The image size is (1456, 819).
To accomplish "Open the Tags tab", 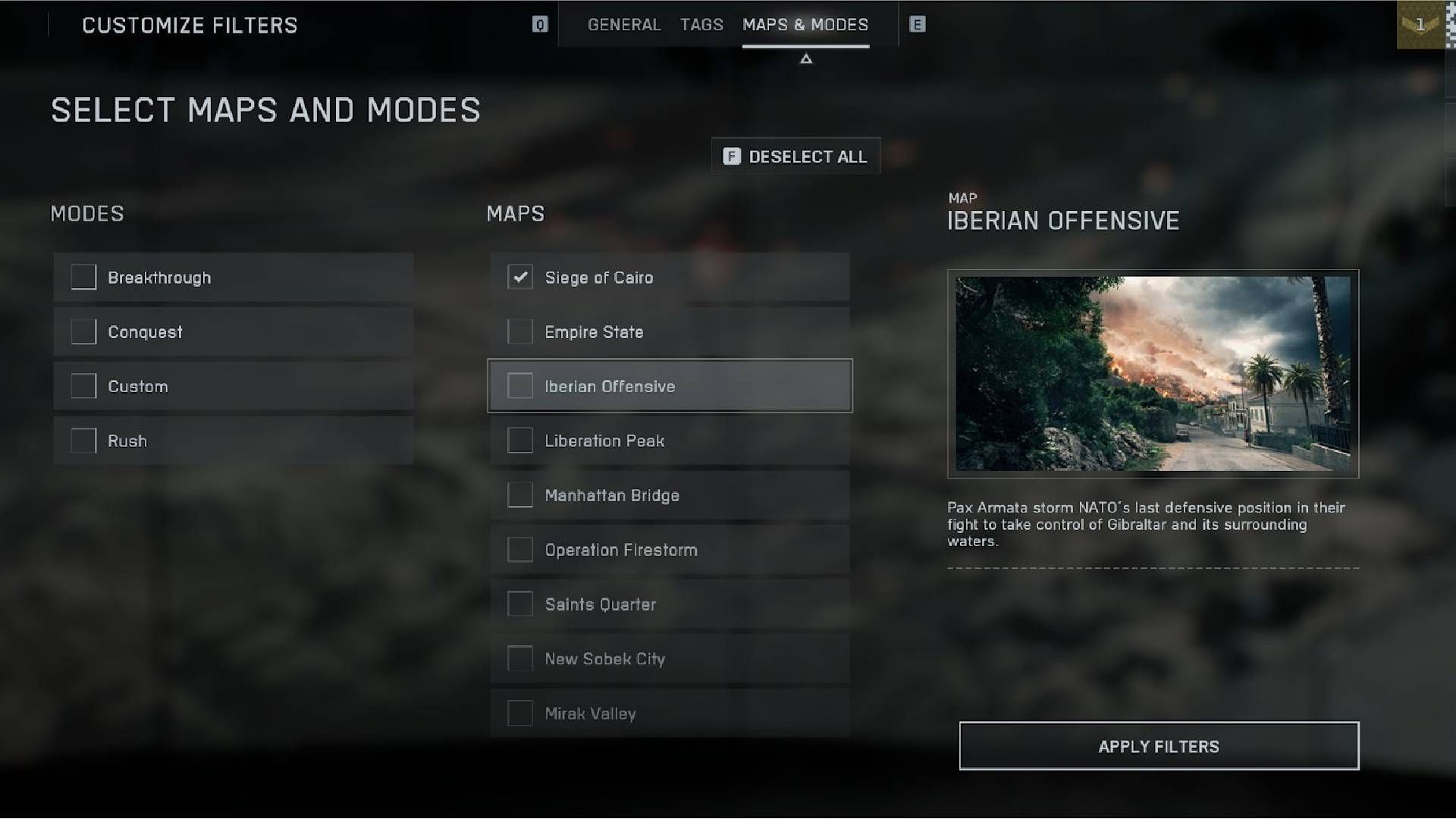I will coord(701,25).
